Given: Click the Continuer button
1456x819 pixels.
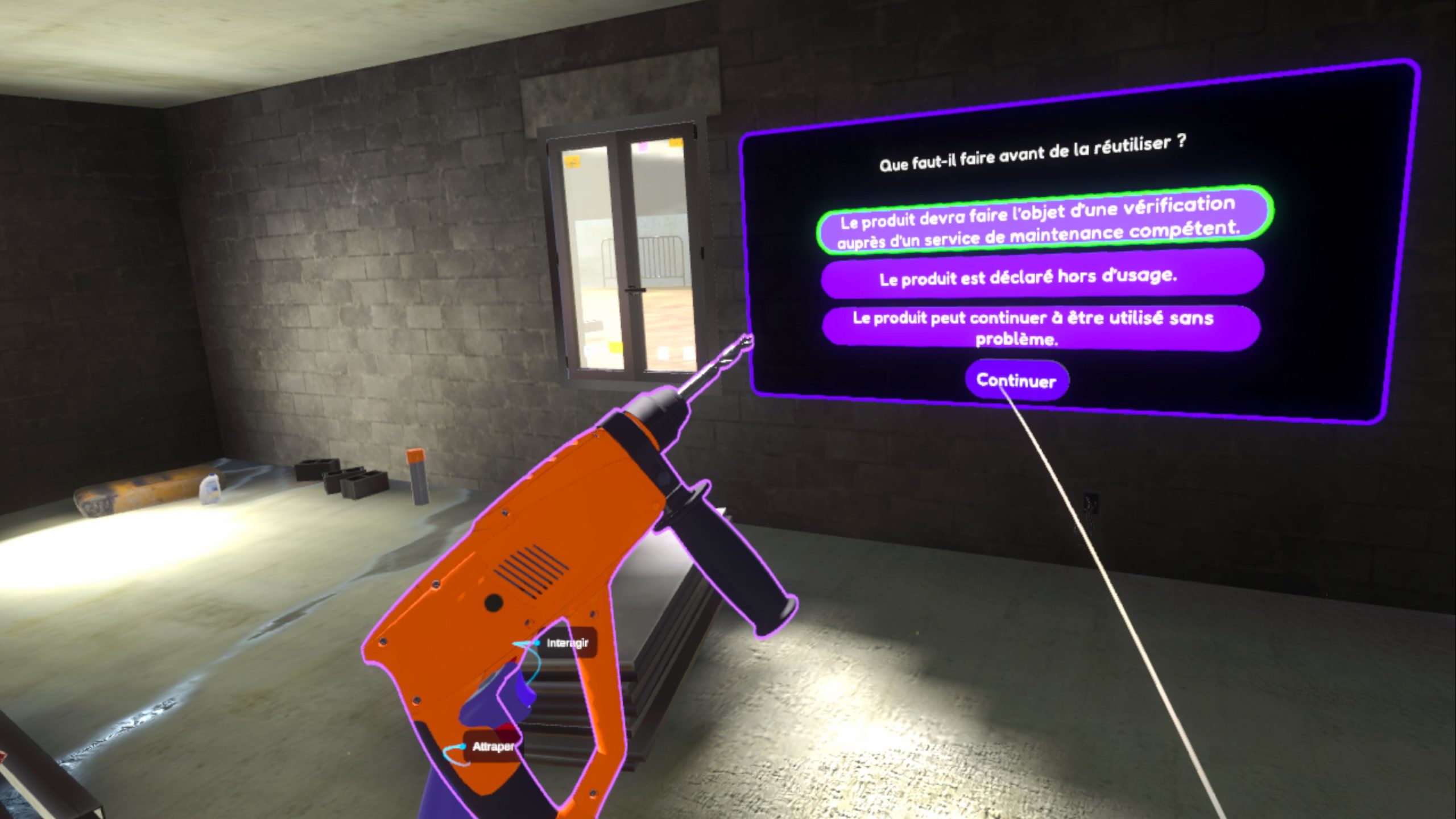Looking at the screenshot, I should 1016,380.
